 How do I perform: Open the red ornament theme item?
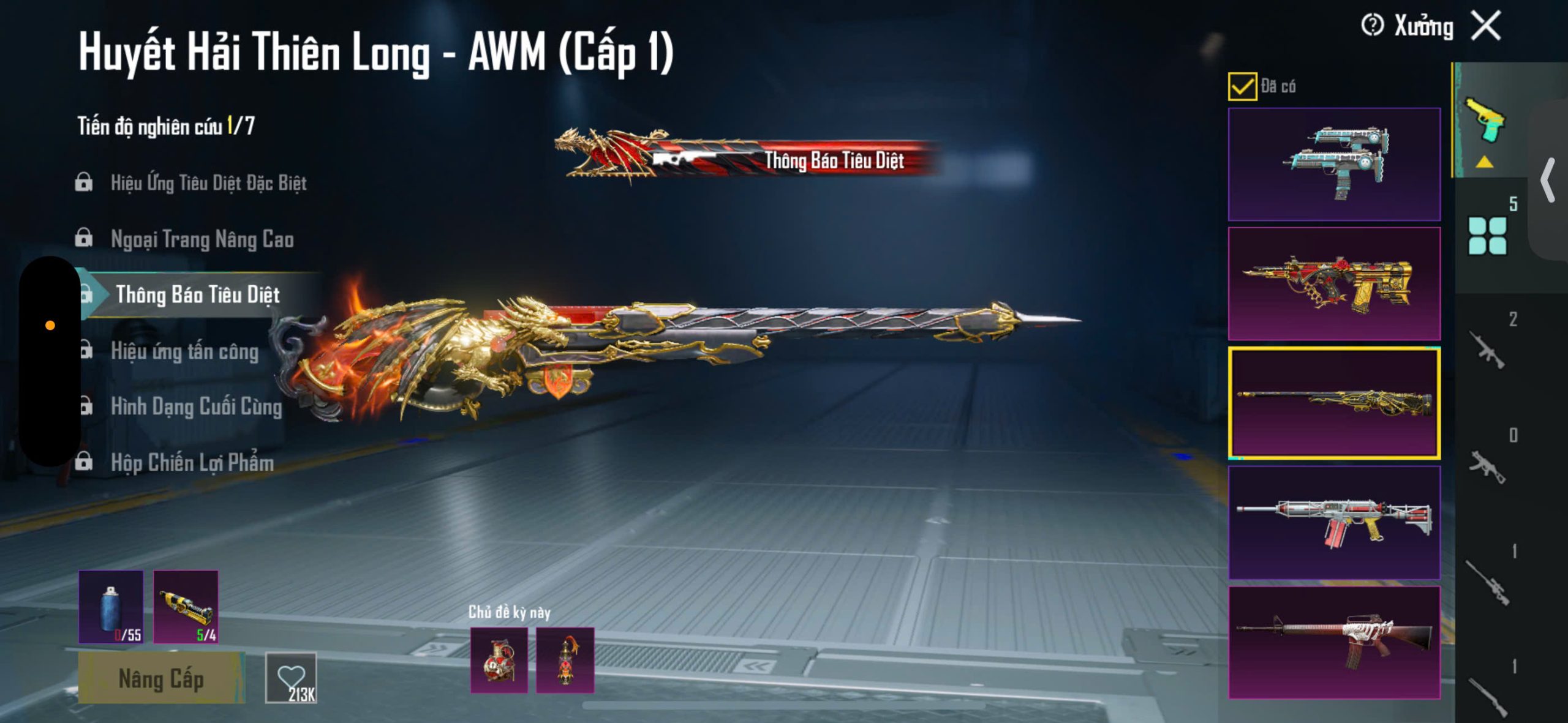click(x=565, y=660)
